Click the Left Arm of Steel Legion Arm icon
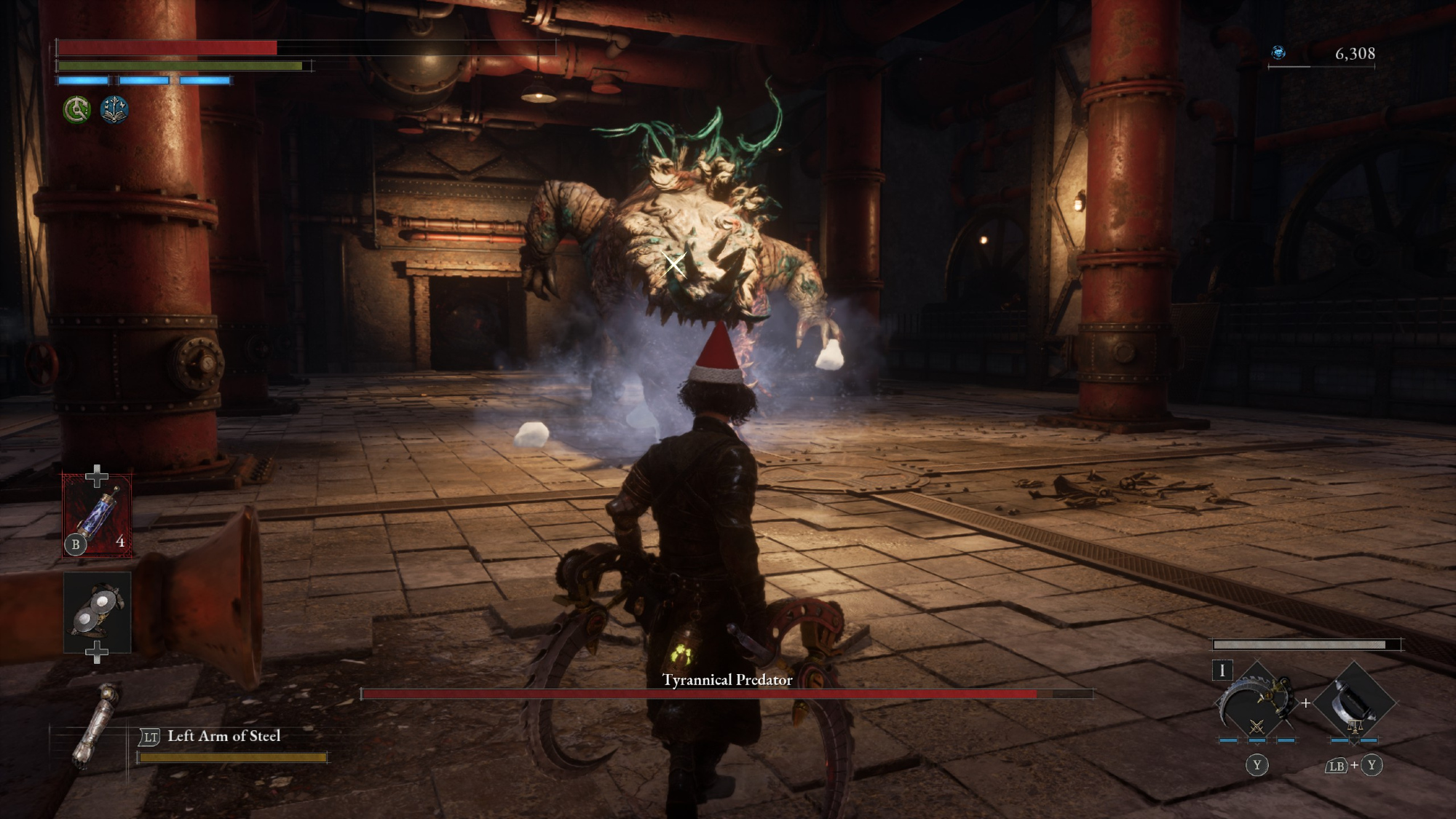This screenshot has width=1456, height=819. click(x=97, y=724)
